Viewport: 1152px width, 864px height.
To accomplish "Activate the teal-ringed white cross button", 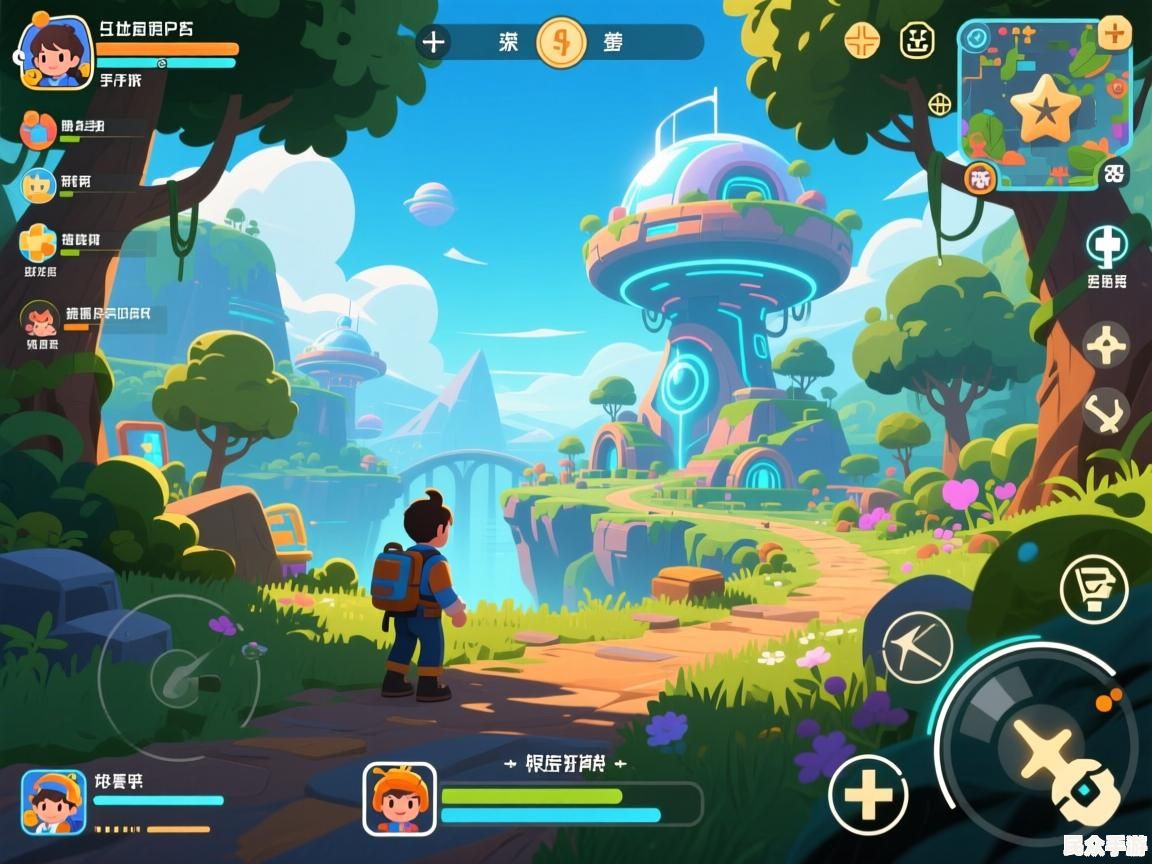I will click(x=1106, y=246).
